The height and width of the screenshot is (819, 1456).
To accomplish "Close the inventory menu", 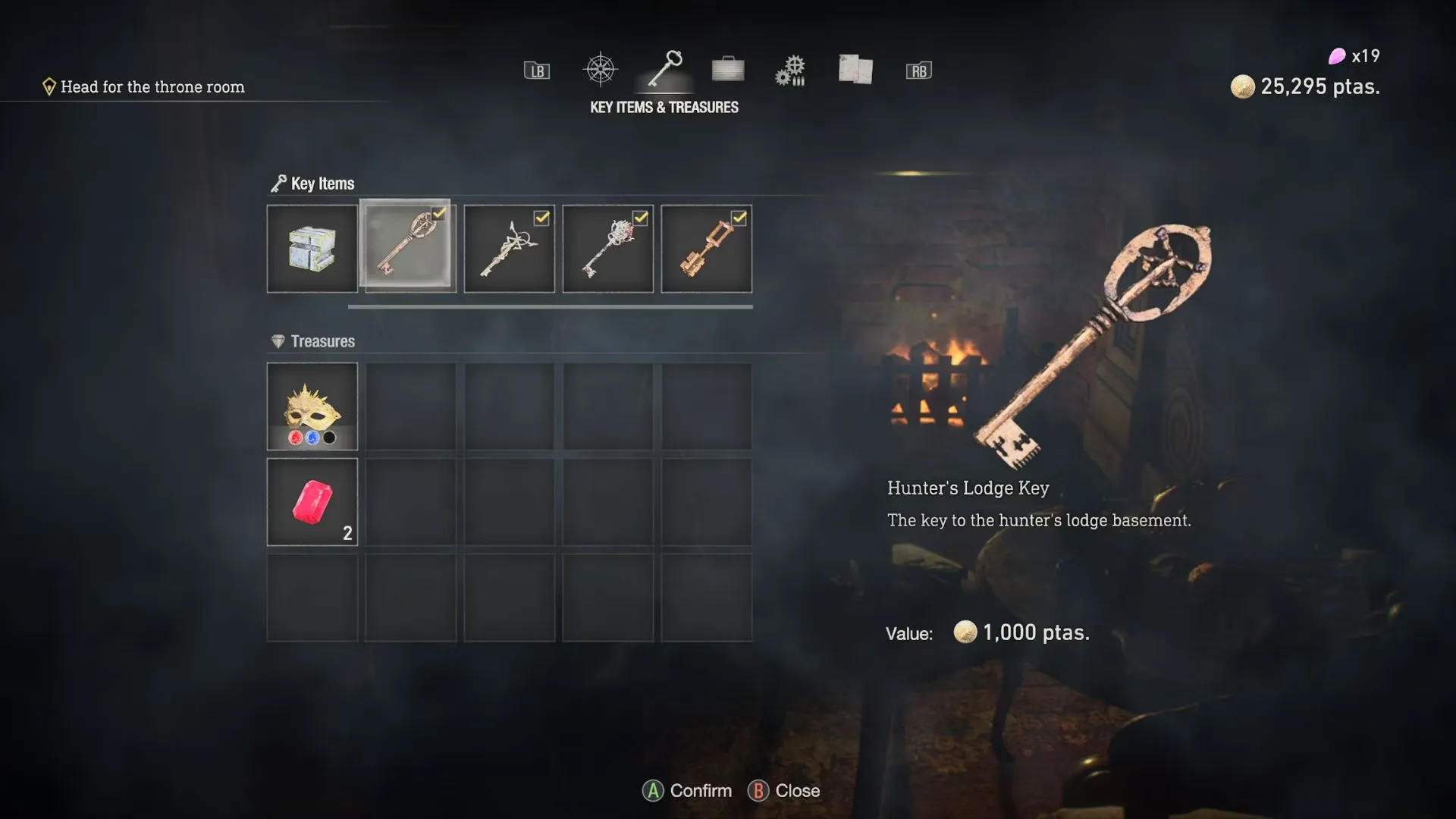I will 784,791.
